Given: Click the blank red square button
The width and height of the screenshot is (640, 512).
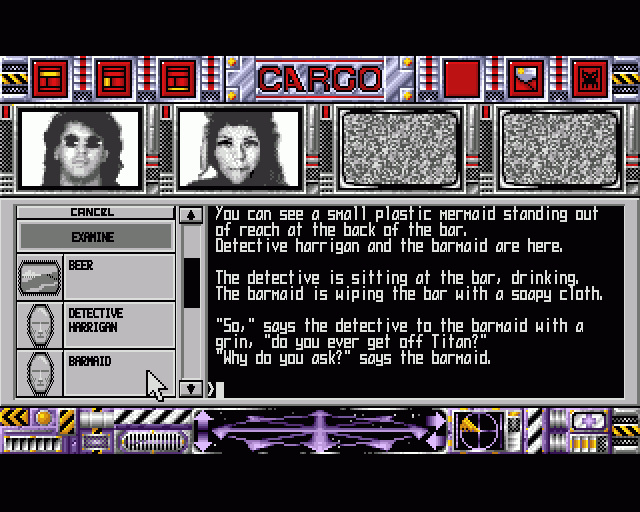Looking at the screenshot, I should pyautogui.click(x=462, y=78).
